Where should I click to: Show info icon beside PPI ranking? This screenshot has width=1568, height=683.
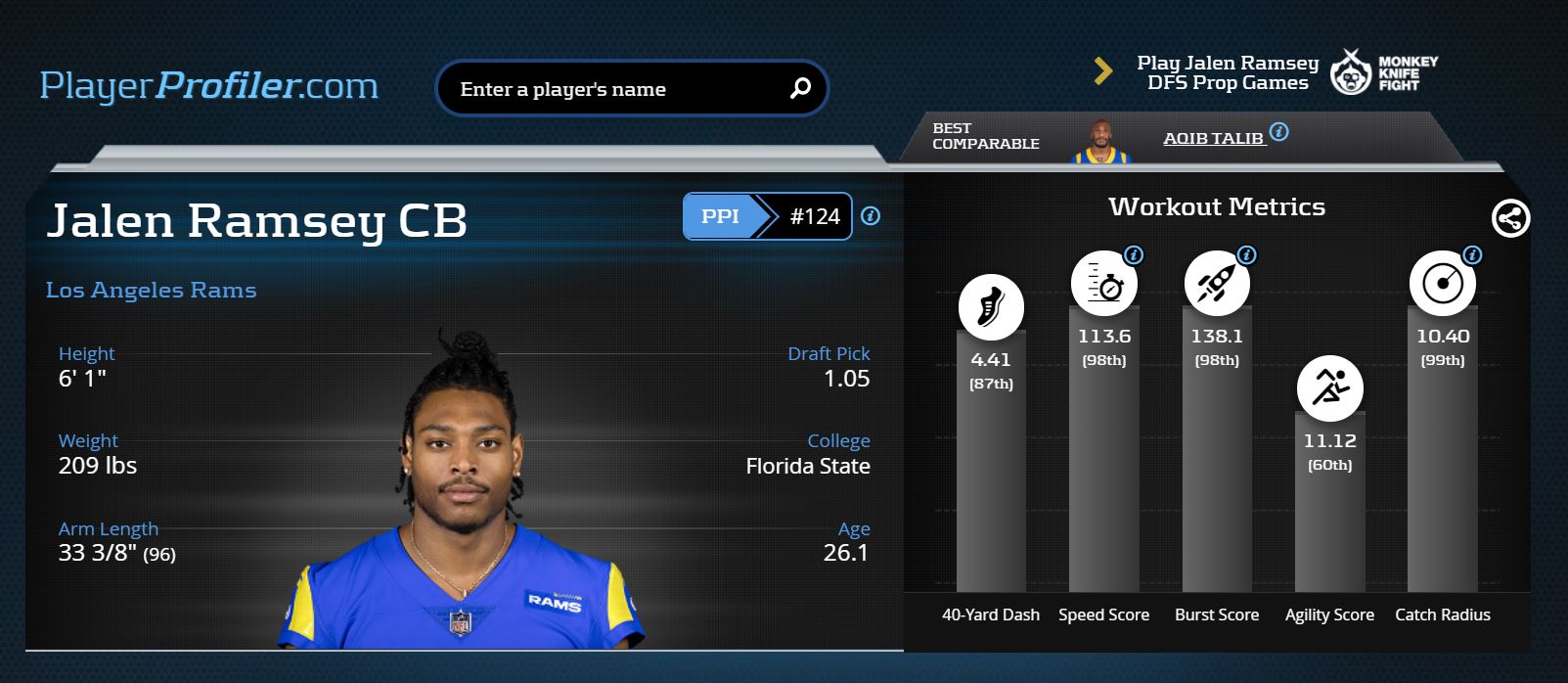871,216
